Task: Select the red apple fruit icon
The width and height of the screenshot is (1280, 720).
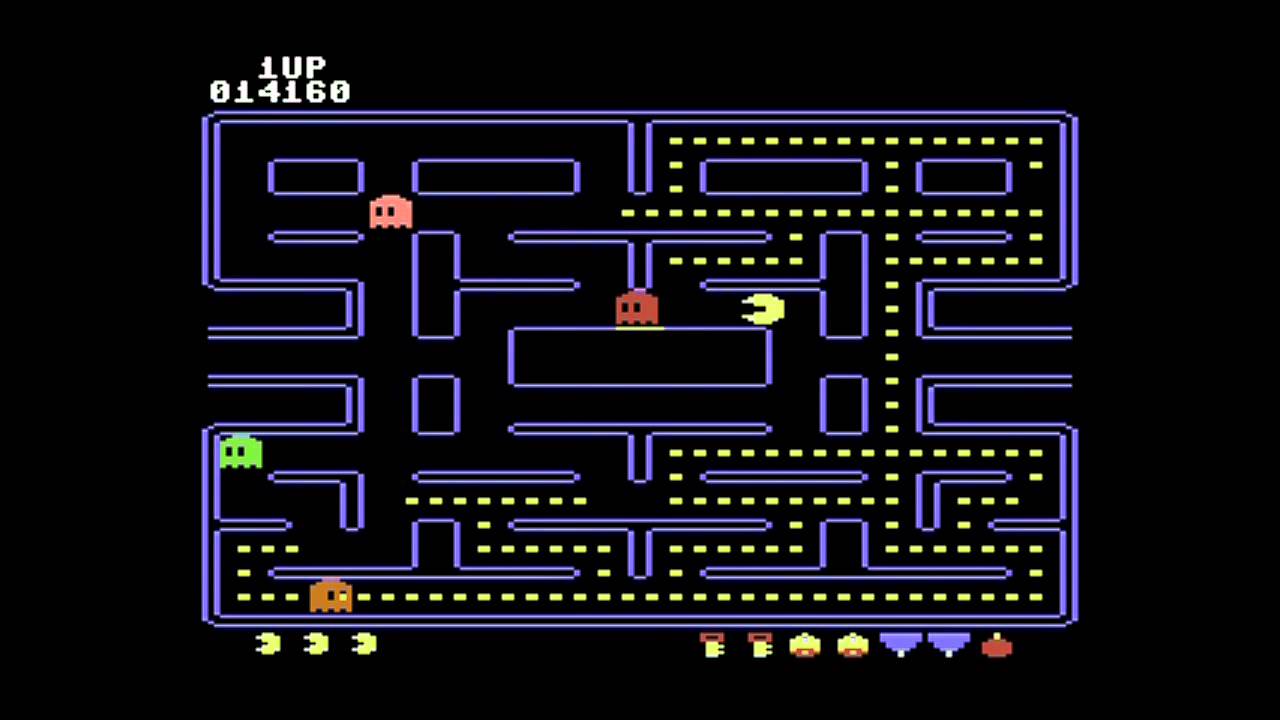Action: click(996, 648)
